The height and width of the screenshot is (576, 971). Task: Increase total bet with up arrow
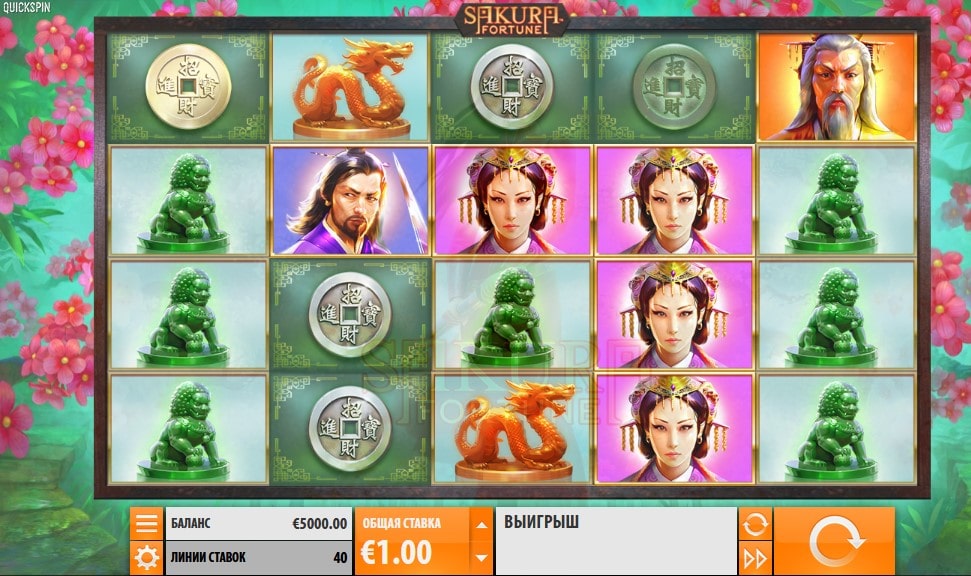point(481,524)
